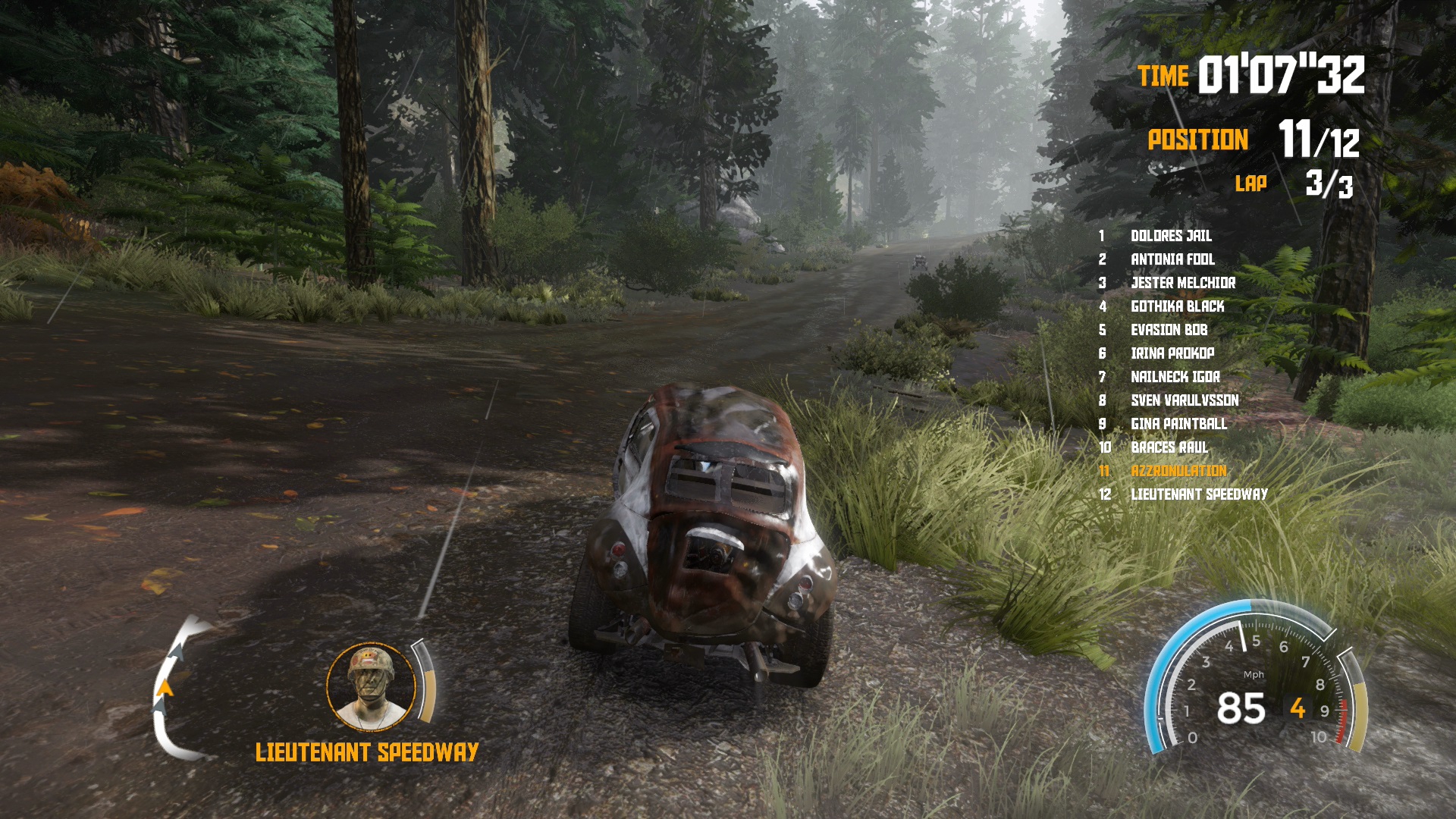The height and width of the screenshot is (819, 1456).
Task: Click Jester Melchior in third place
Action: [1183, 283]
